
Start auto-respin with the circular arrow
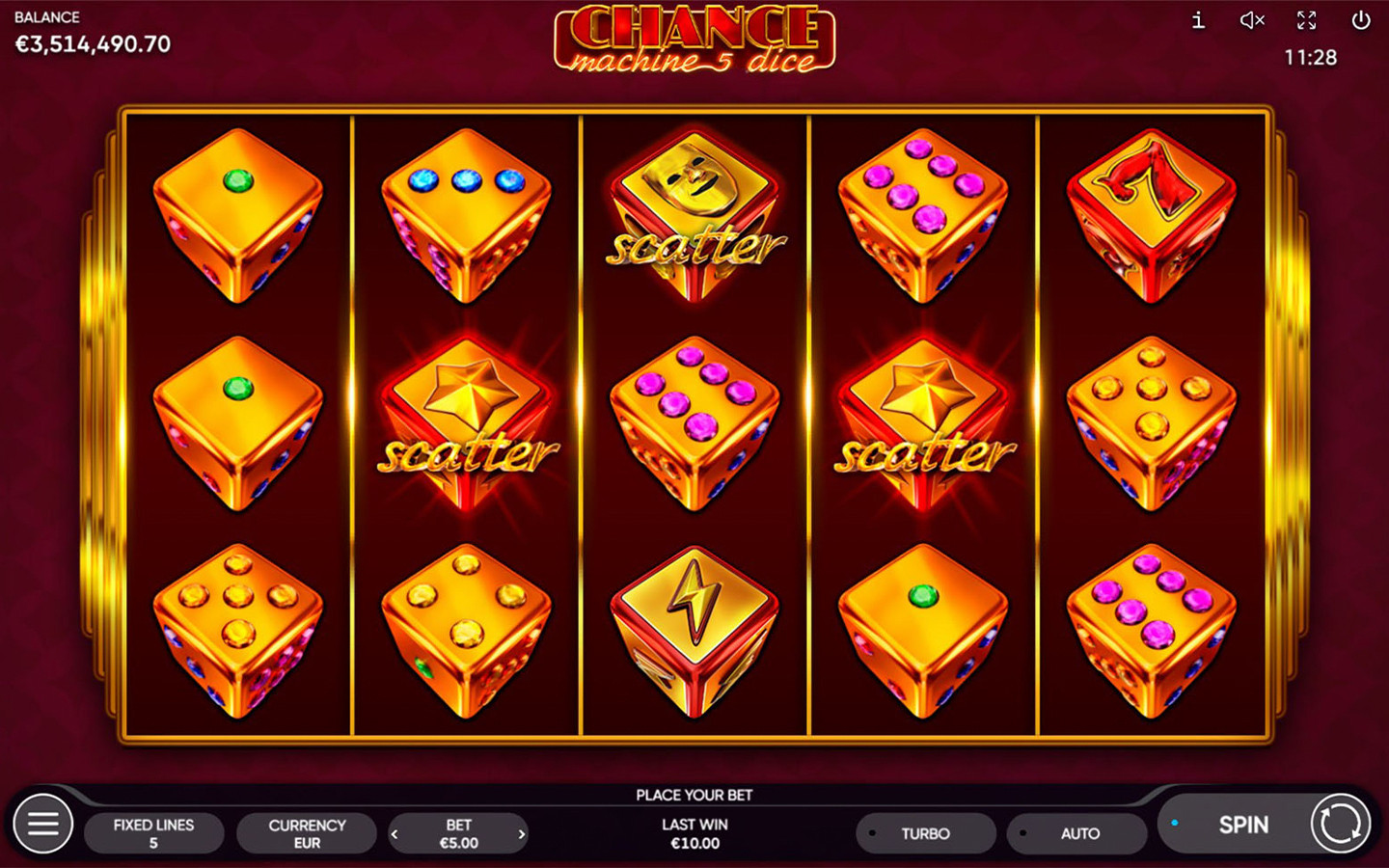coord(1342,825)
